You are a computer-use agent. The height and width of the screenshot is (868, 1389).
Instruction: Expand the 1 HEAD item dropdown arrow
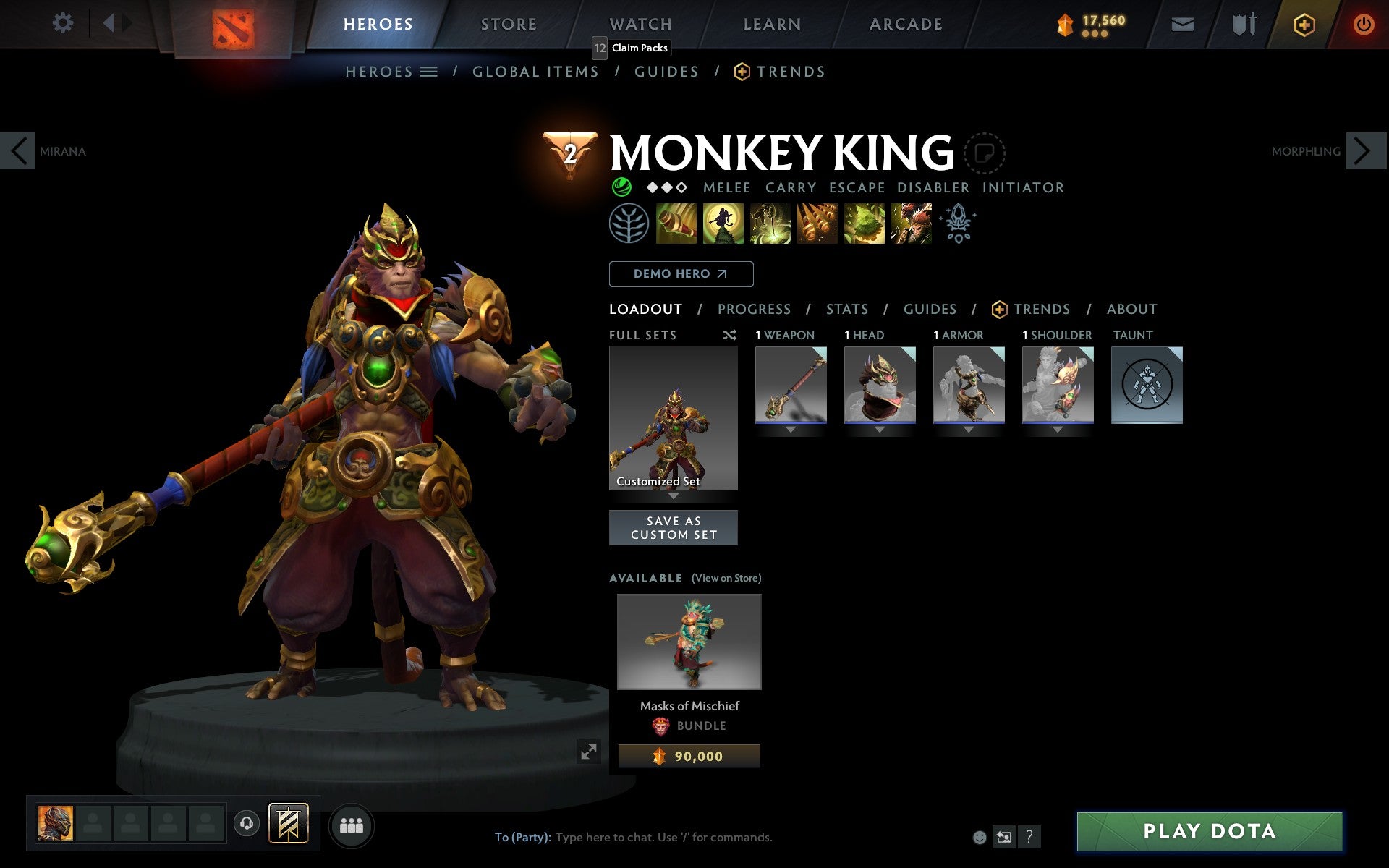[x=879, y=428]
